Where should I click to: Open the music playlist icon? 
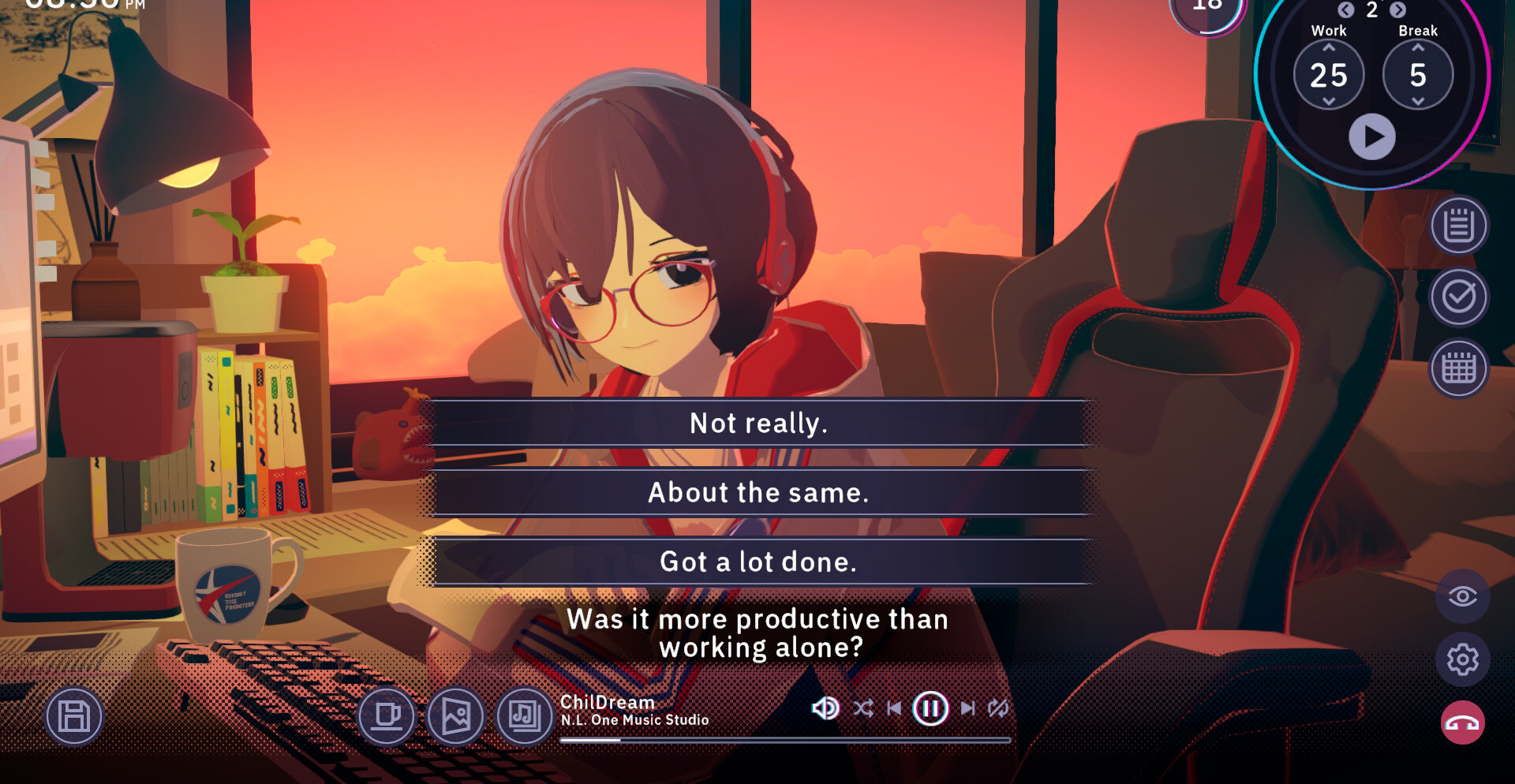(525, 716)
